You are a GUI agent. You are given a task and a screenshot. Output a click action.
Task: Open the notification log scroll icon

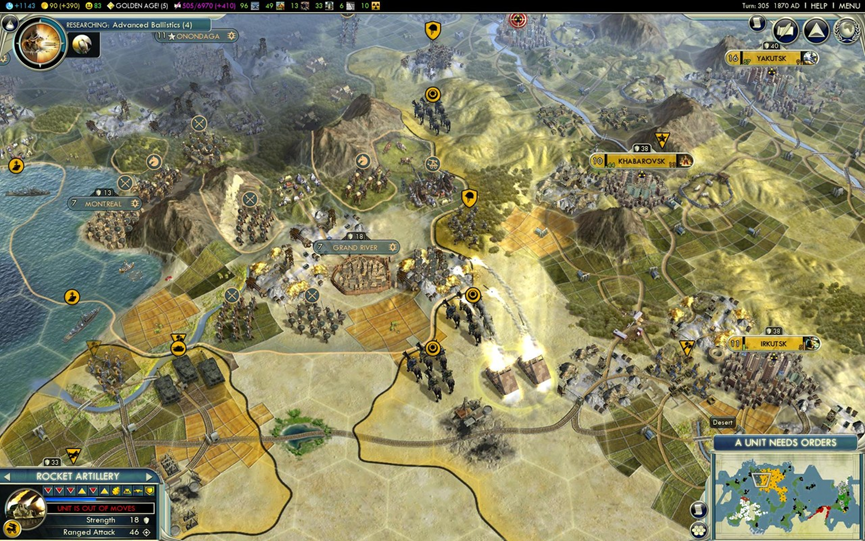[x=758, y=25]
